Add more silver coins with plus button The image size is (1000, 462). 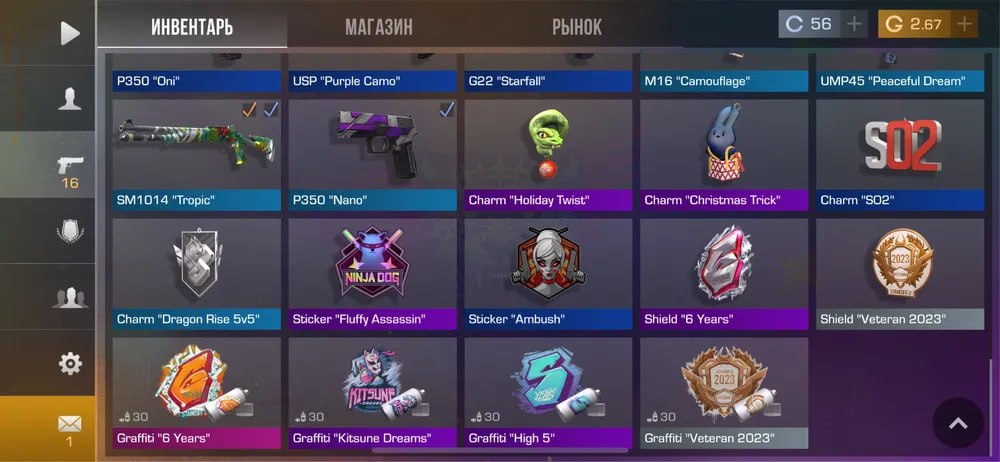pyautogui.click(x=854, y=24)
